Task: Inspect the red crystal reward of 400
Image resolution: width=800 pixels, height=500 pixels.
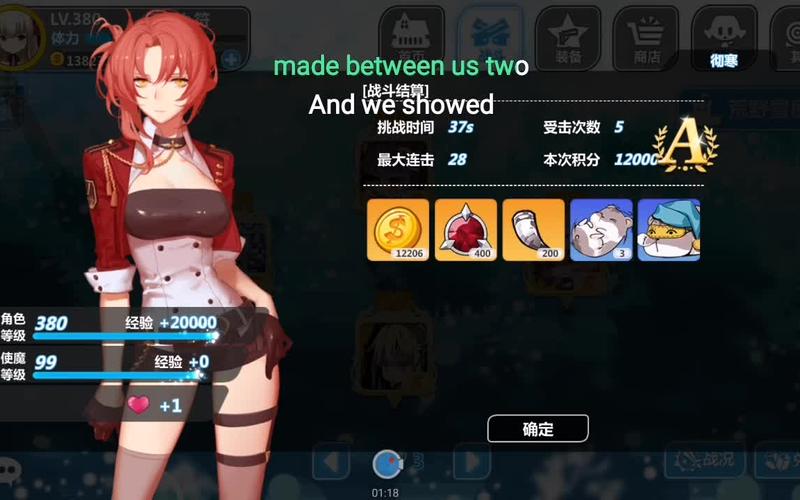Action: pos(466,230)
